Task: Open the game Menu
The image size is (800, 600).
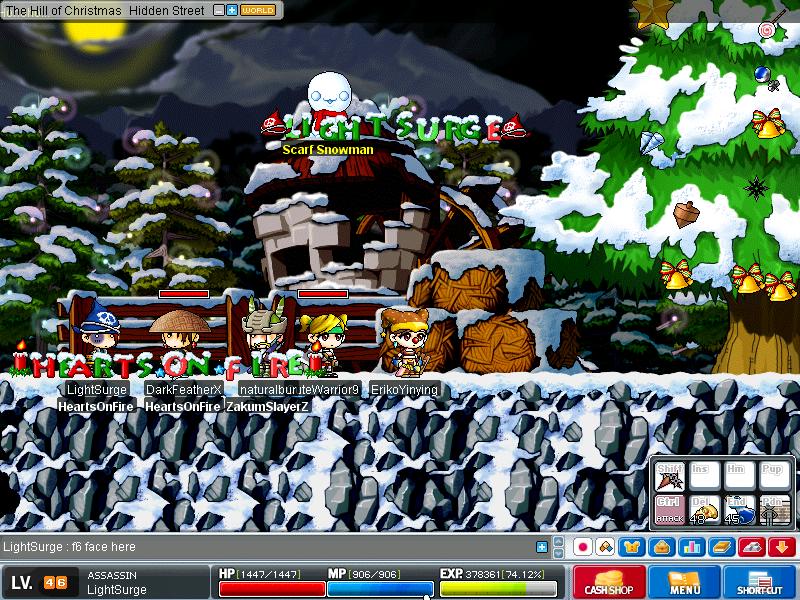Action: point(685,583)
